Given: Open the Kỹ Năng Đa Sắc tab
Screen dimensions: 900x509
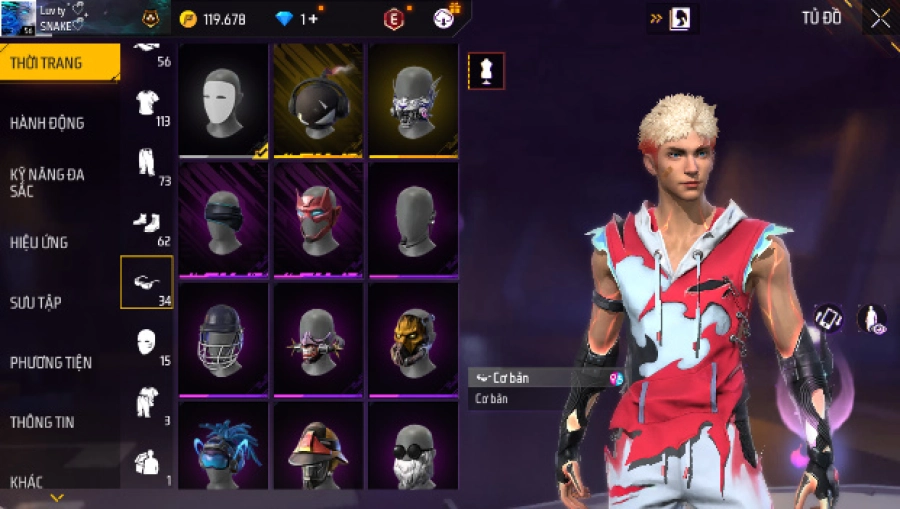Looking at the screenshot, I should coord(47,182).
